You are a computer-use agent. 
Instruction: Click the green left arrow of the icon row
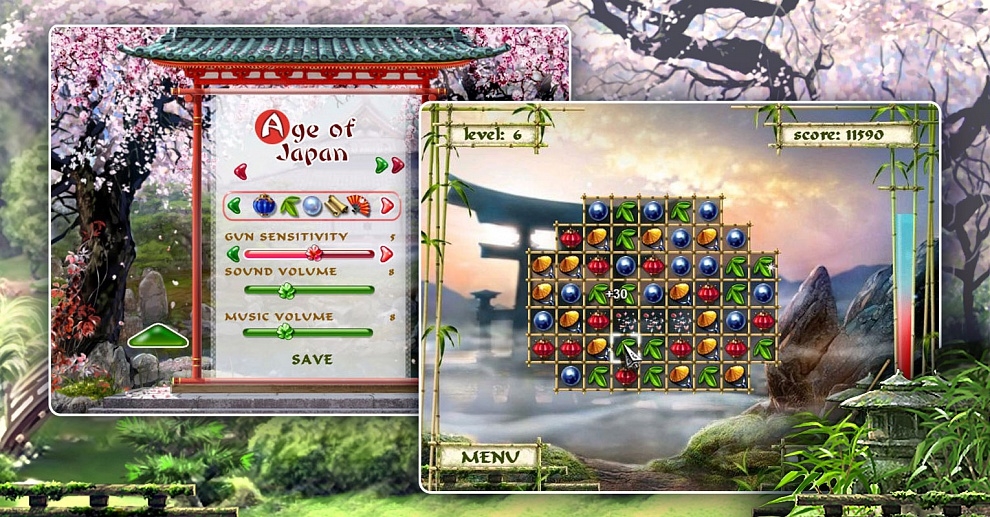tap(235, 206)
